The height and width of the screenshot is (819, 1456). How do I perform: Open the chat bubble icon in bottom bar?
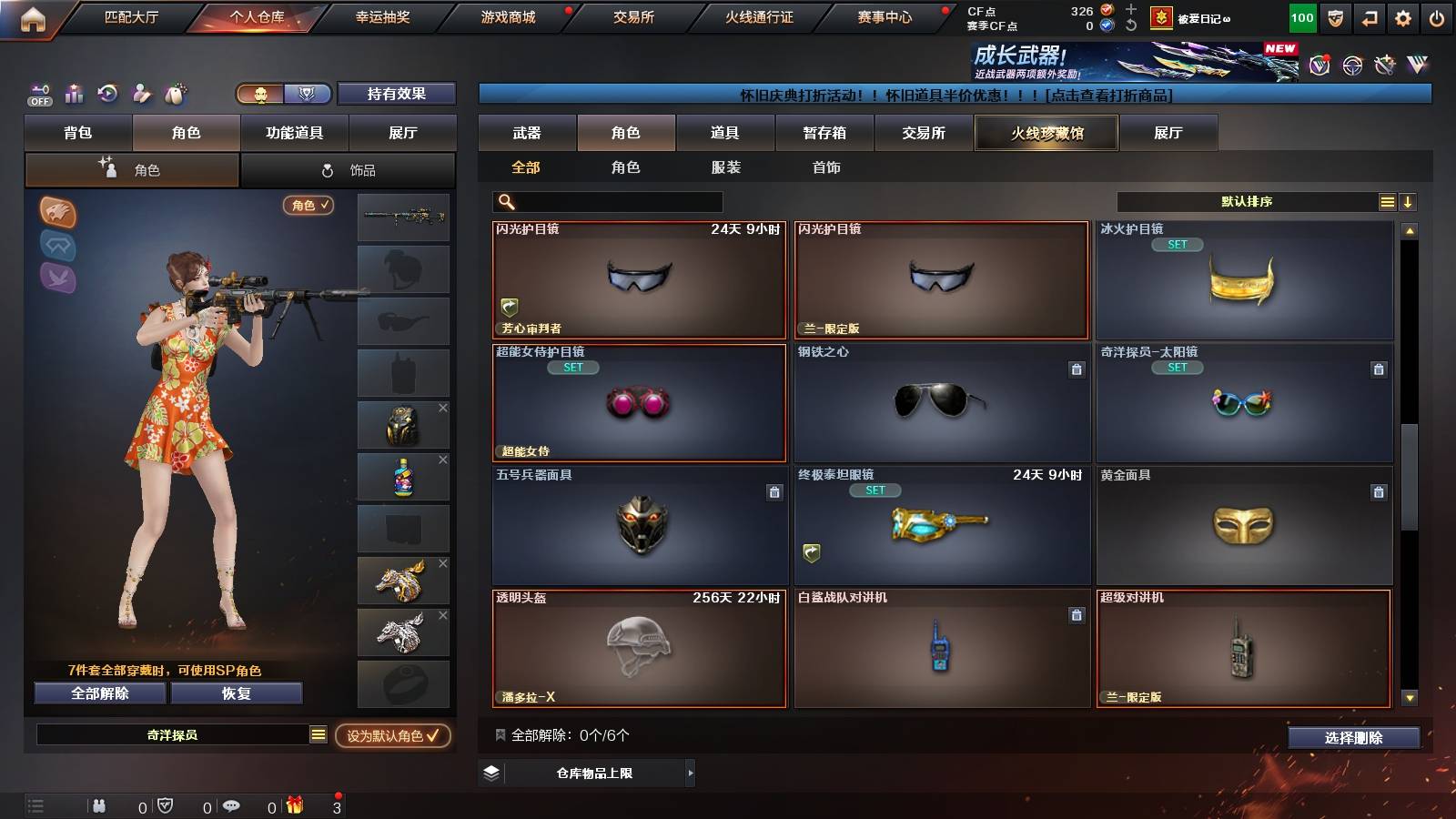click(232, 804)
